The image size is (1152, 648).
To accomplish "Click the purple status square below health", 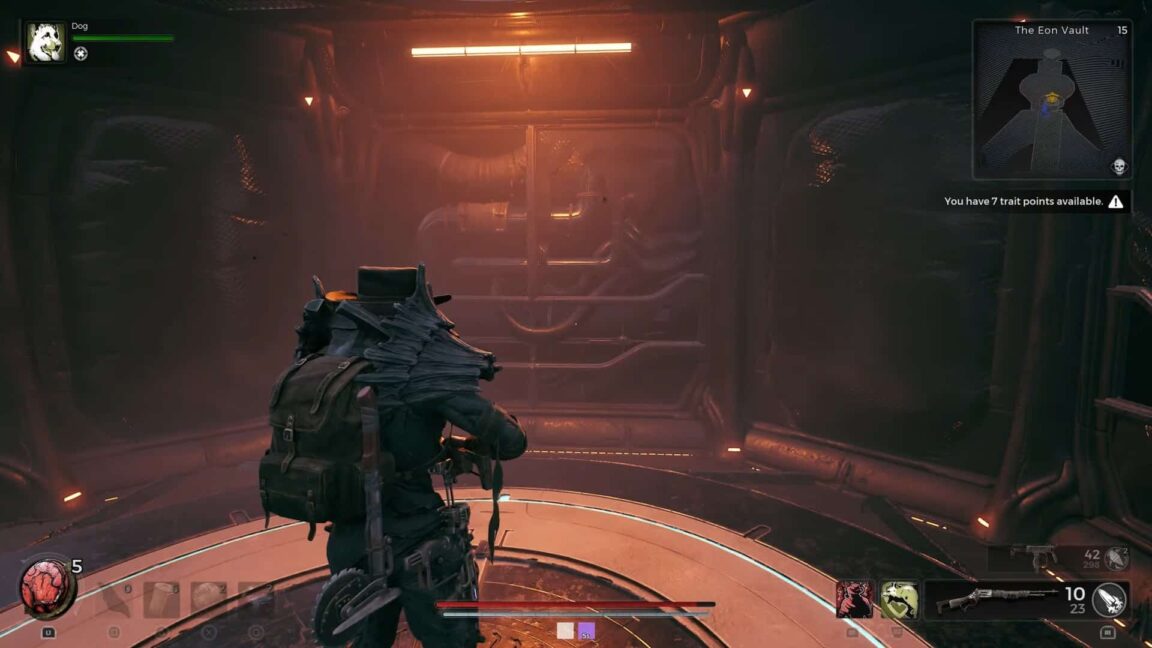I will click(x=587, y=630).
